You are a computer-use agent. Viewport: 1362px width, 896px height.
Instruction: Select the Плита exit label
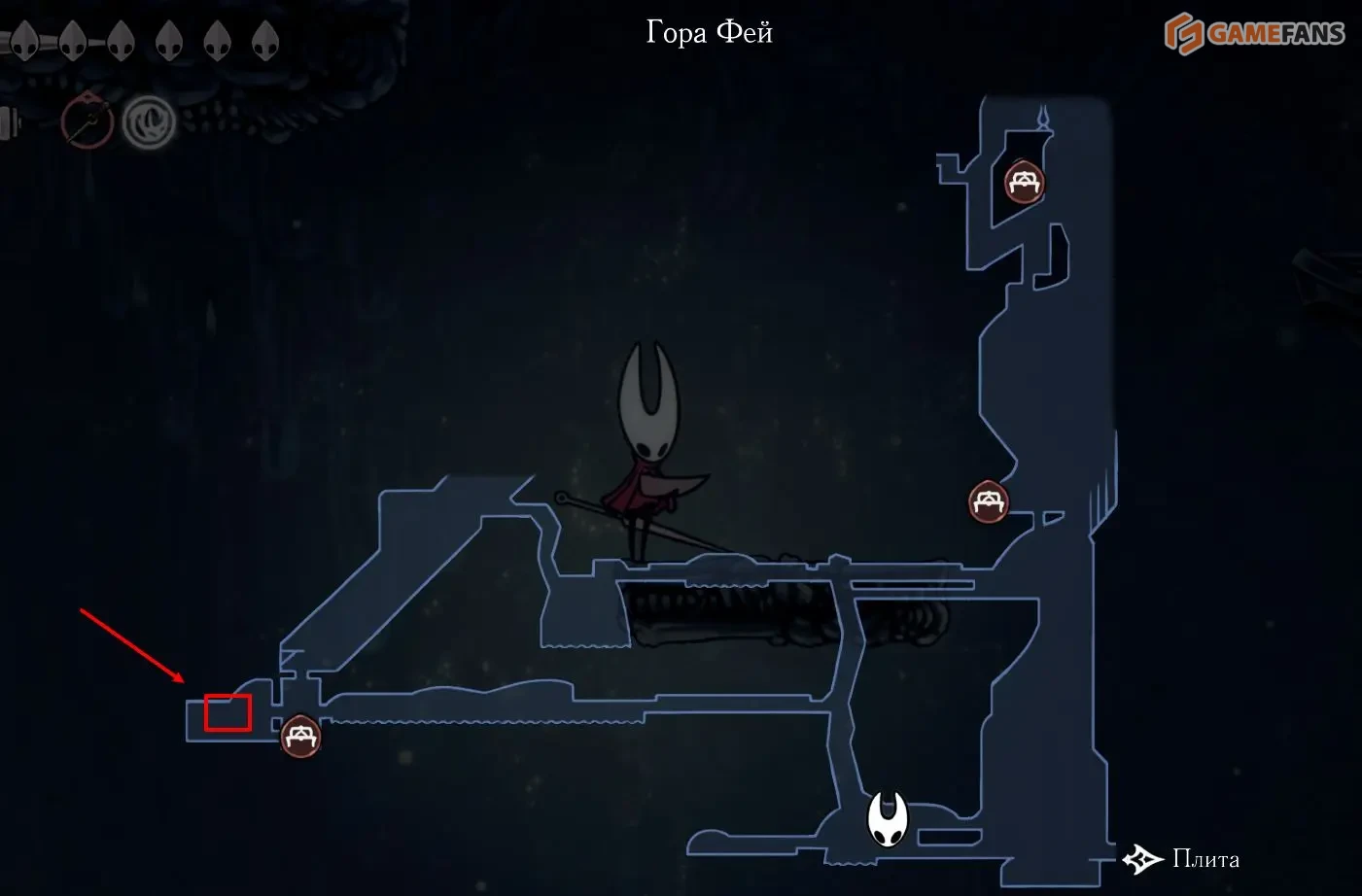click(1205, 859)
